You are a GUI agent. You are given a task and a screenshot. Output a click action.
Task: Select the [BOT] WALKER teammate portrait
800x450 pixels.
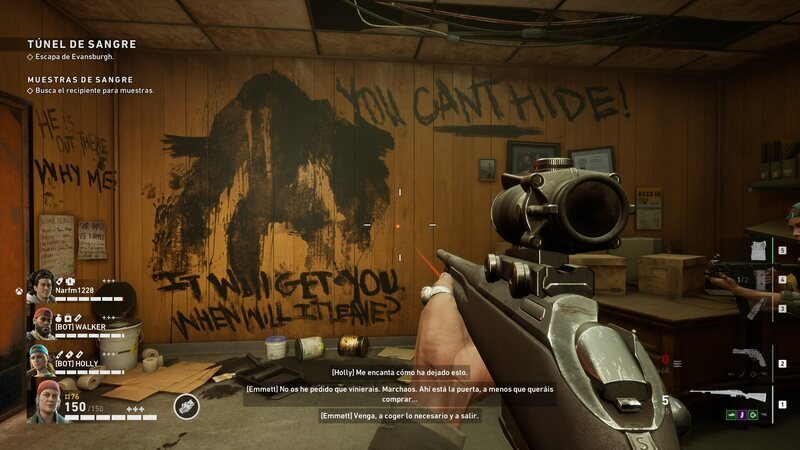tap(41, 324)
